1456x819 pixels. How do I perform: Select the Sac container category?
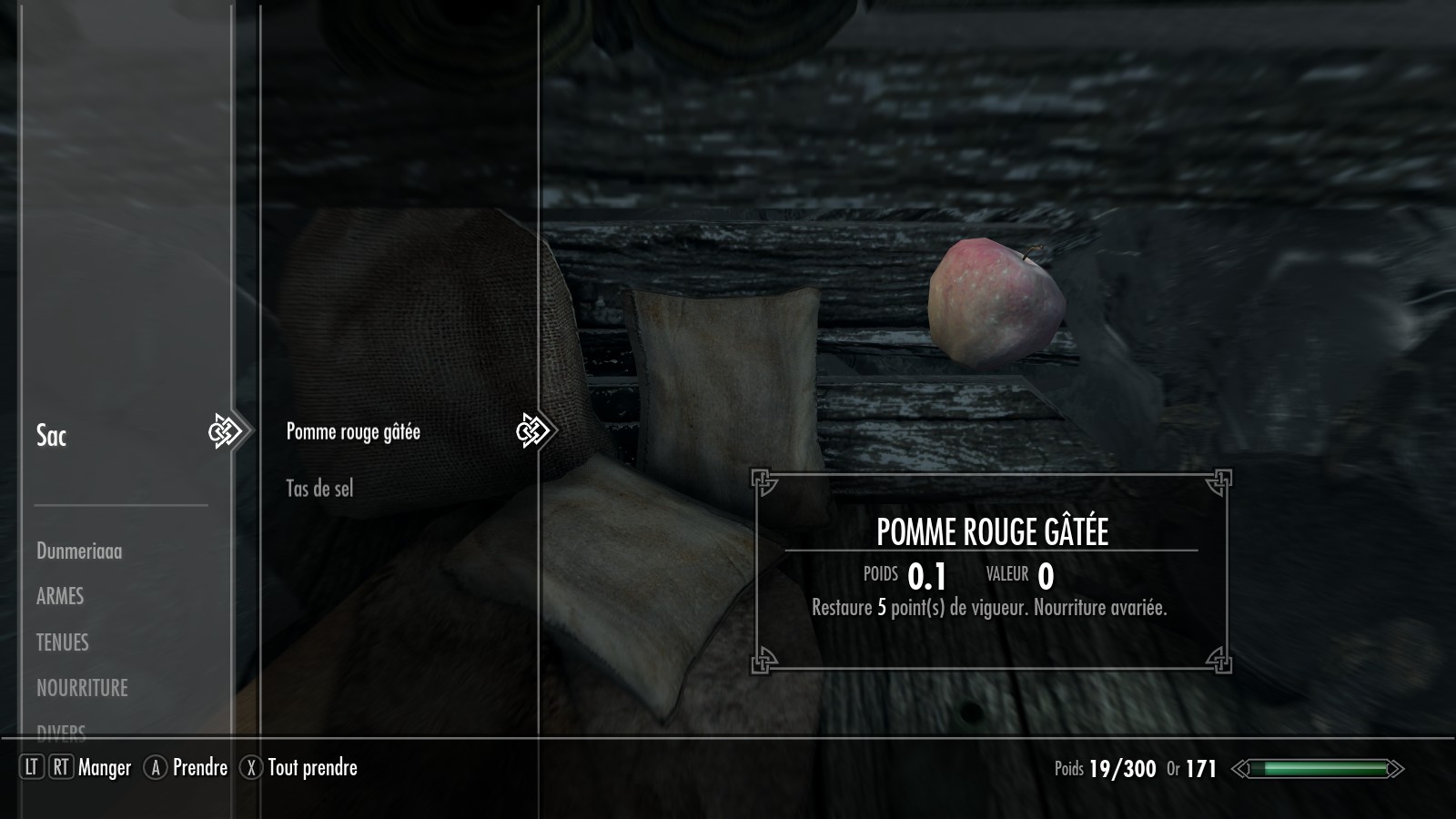52,436
